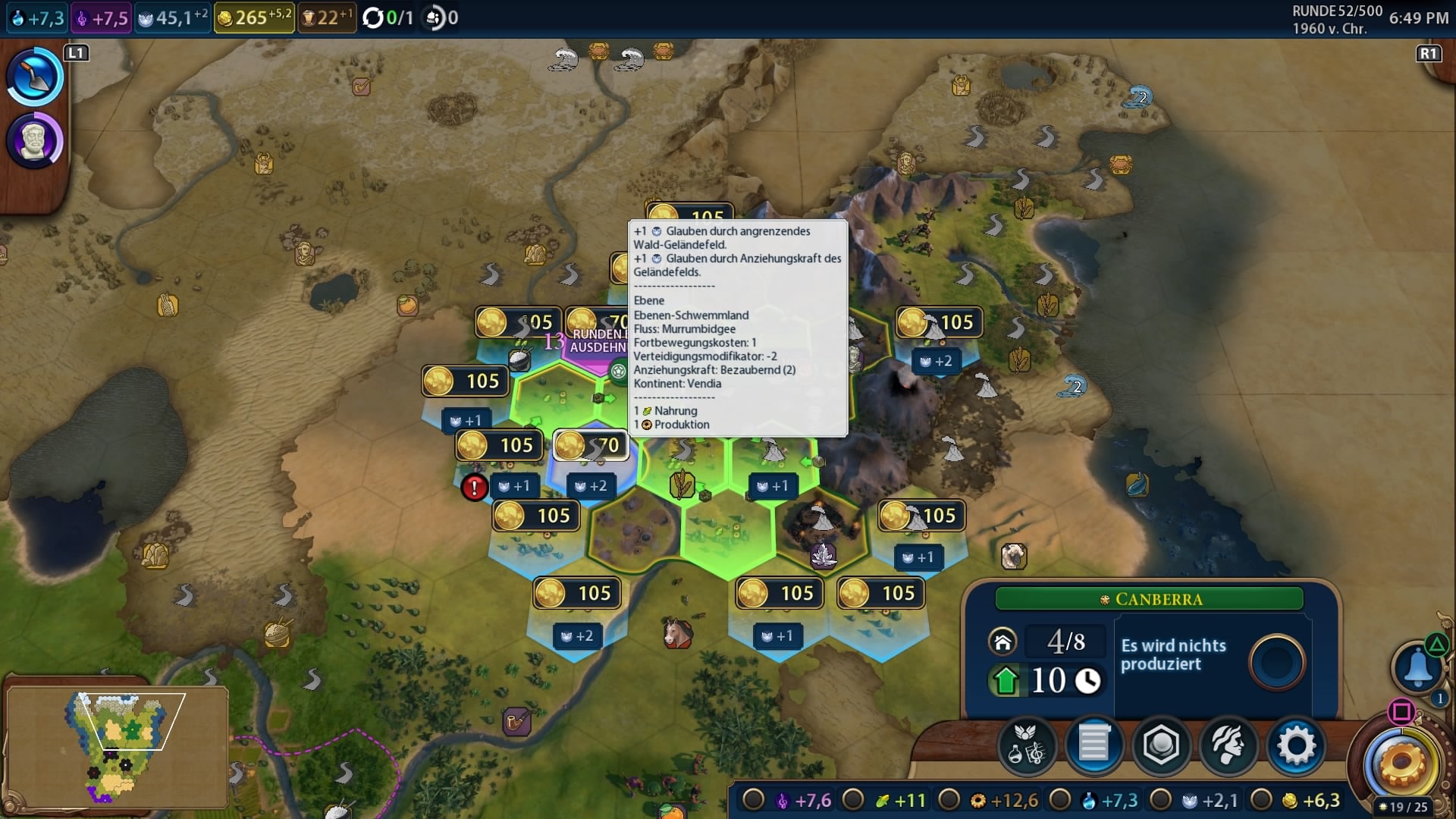Open the current research chooser icon
The width and height of the screenshot is (1456, 819).
(x=34, y=76)
